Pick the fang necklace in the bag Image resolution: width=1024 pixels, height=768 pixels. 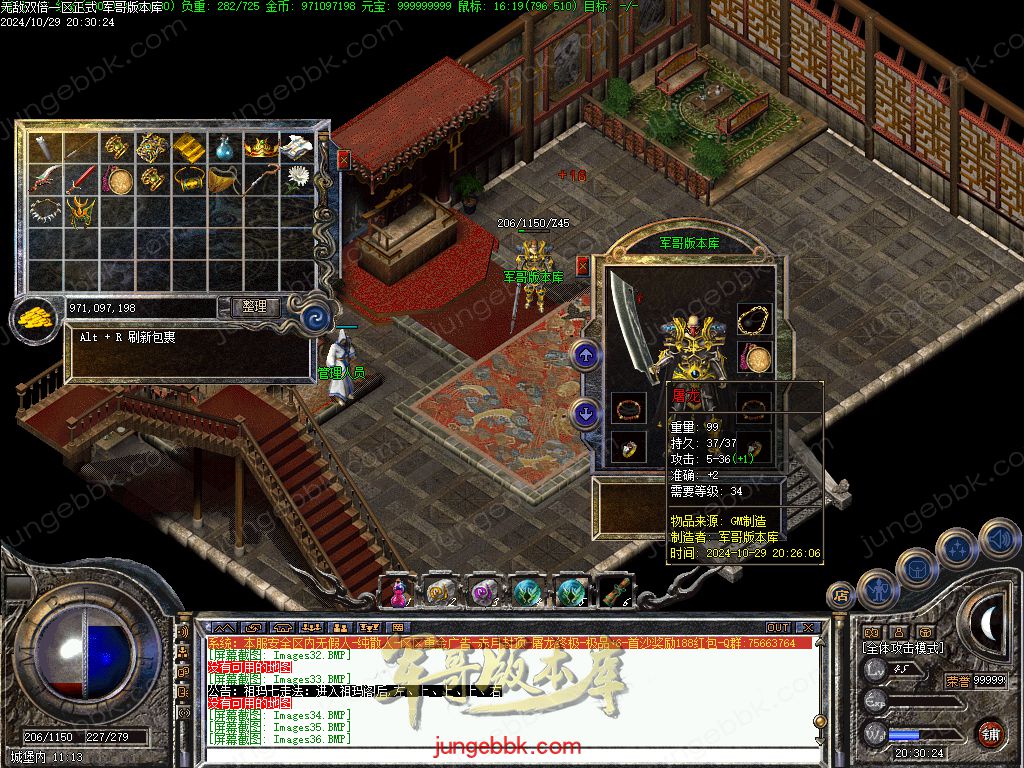click(x=45, y=211)
